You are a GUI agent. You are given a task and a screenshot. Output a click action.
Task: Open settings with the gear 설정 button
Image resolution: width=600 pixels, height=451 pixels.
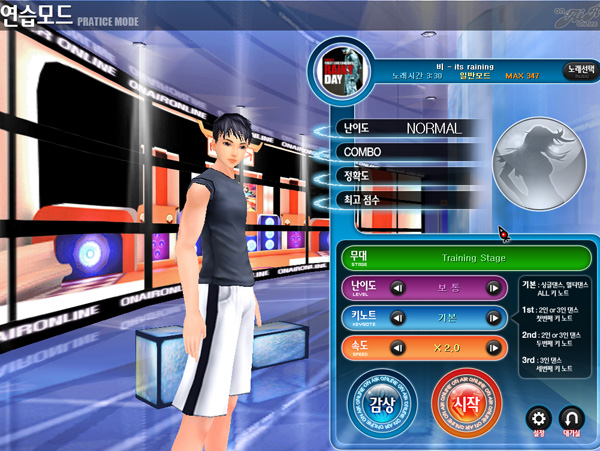(540, 419)
